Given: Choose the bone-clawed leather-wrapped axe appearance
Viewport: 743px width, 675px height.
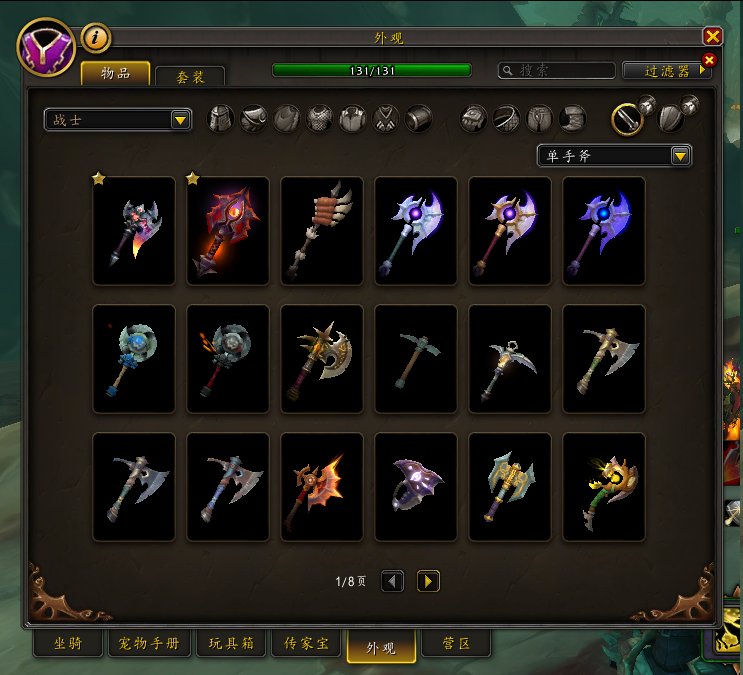Looking at the screenshot, I should coord(322,231).
